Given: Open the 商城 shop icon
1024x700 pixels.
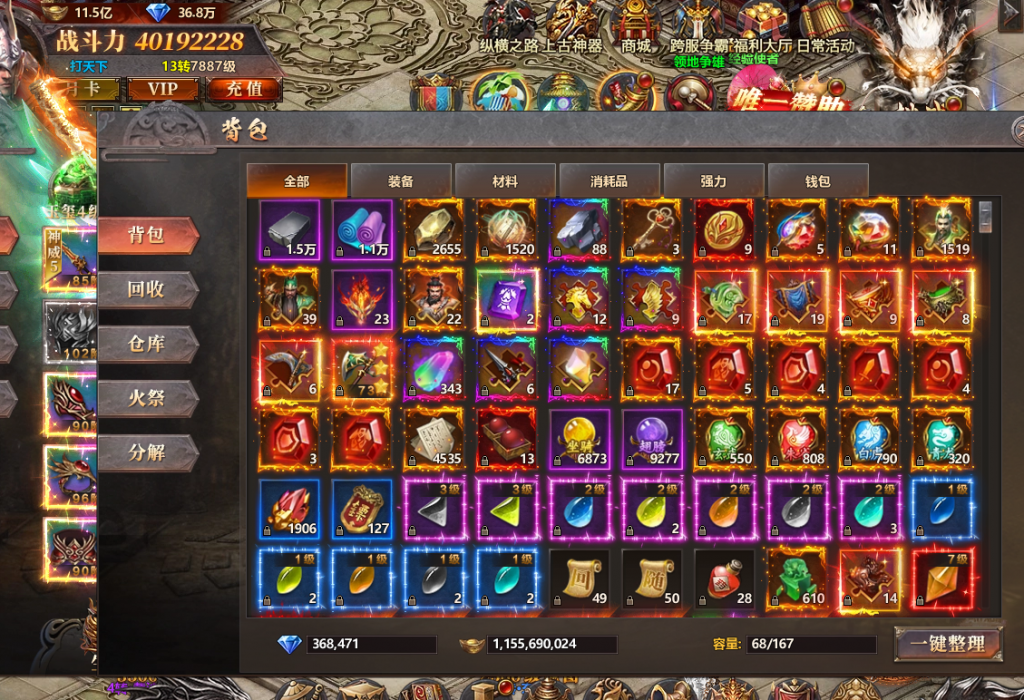Looking at the screenshot, I should 636,28.
